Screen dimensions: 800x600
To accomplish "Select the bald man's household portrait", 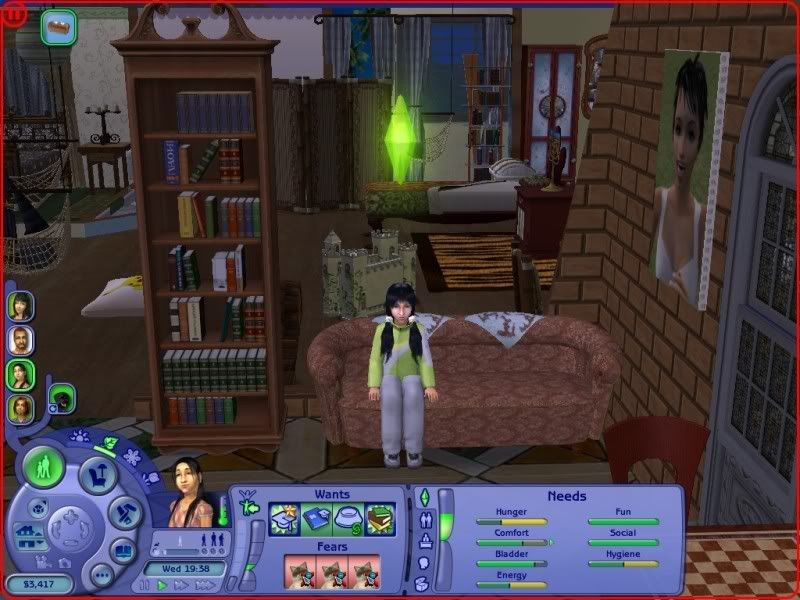I will pos(21,340).
